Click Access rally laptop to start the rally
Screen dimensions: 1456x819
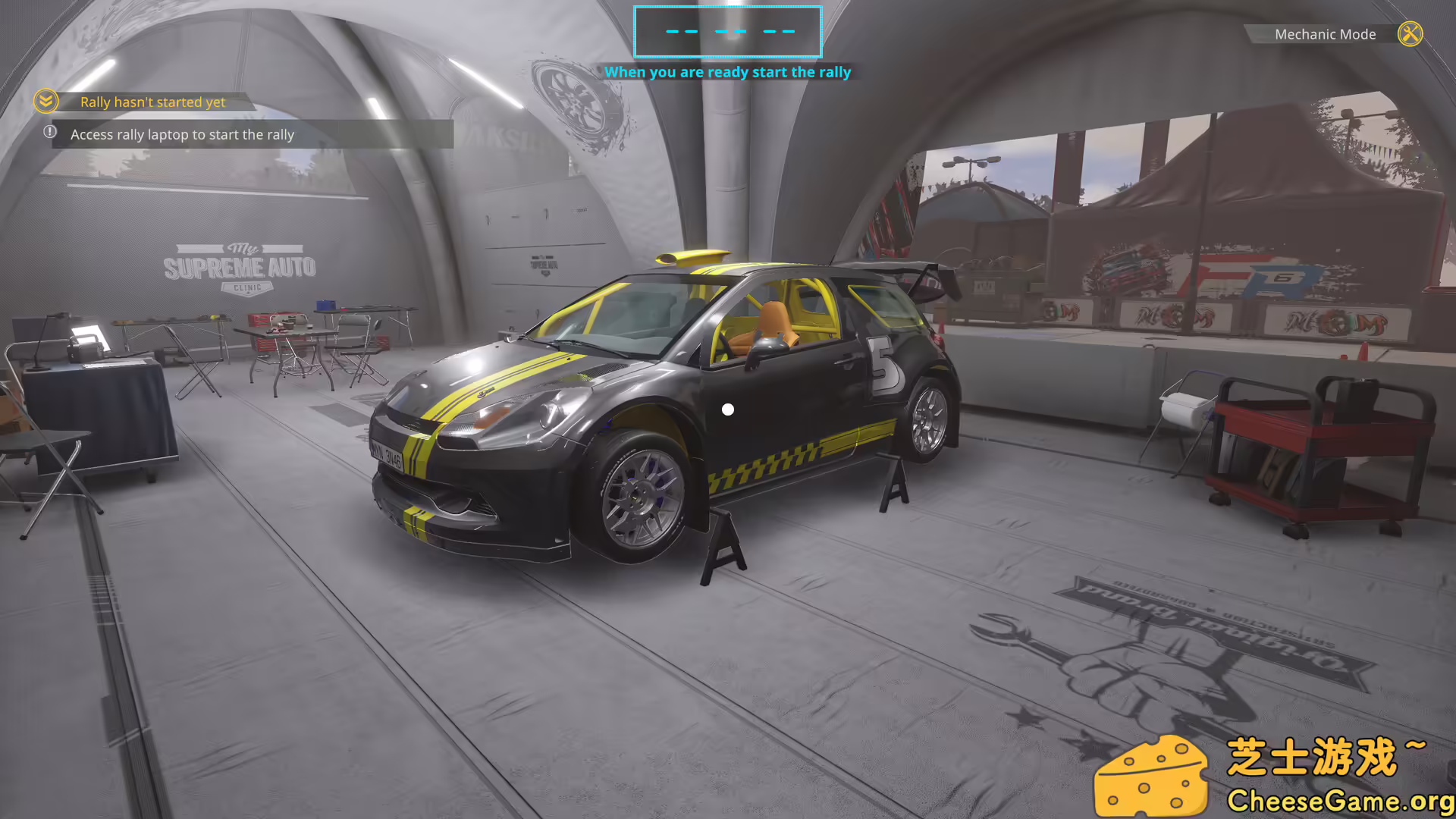tap(182, 134)
